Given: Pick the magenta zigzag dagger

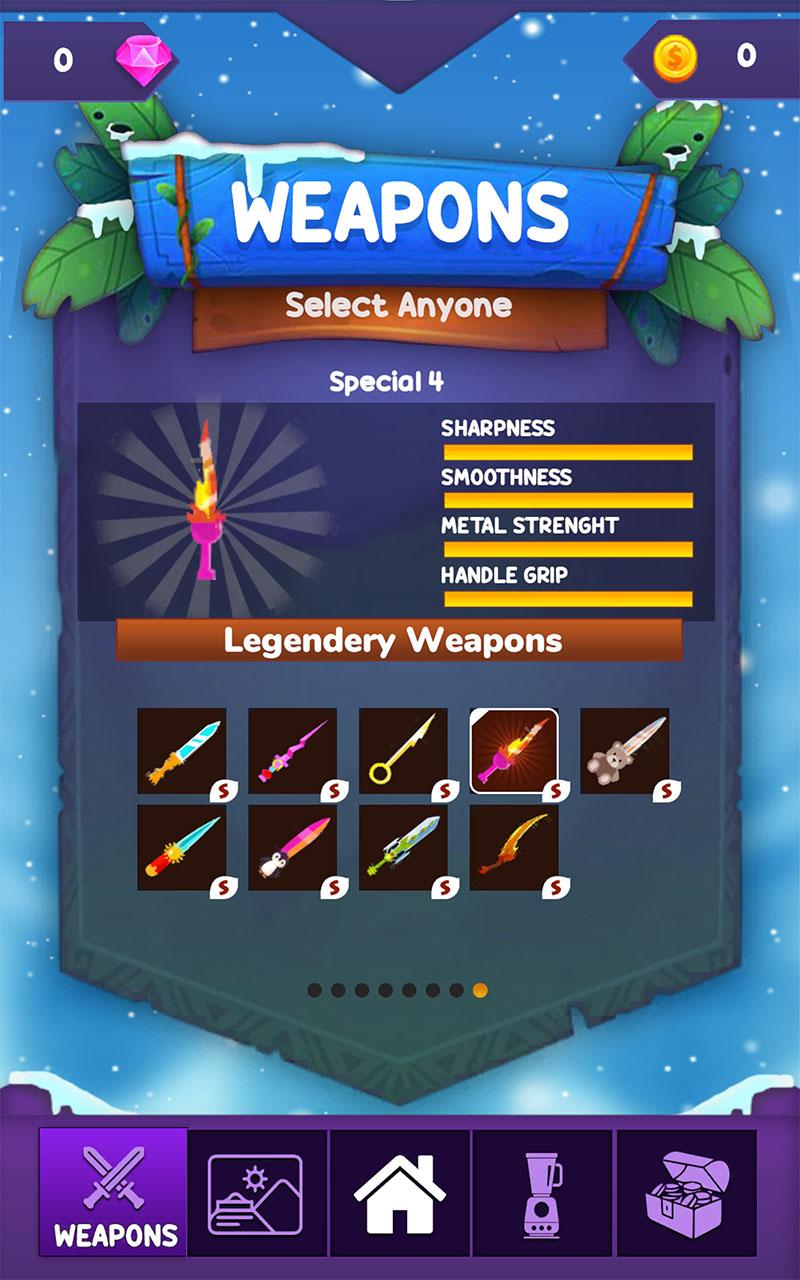Looking at the screenshot, I should tap(292, 751).
